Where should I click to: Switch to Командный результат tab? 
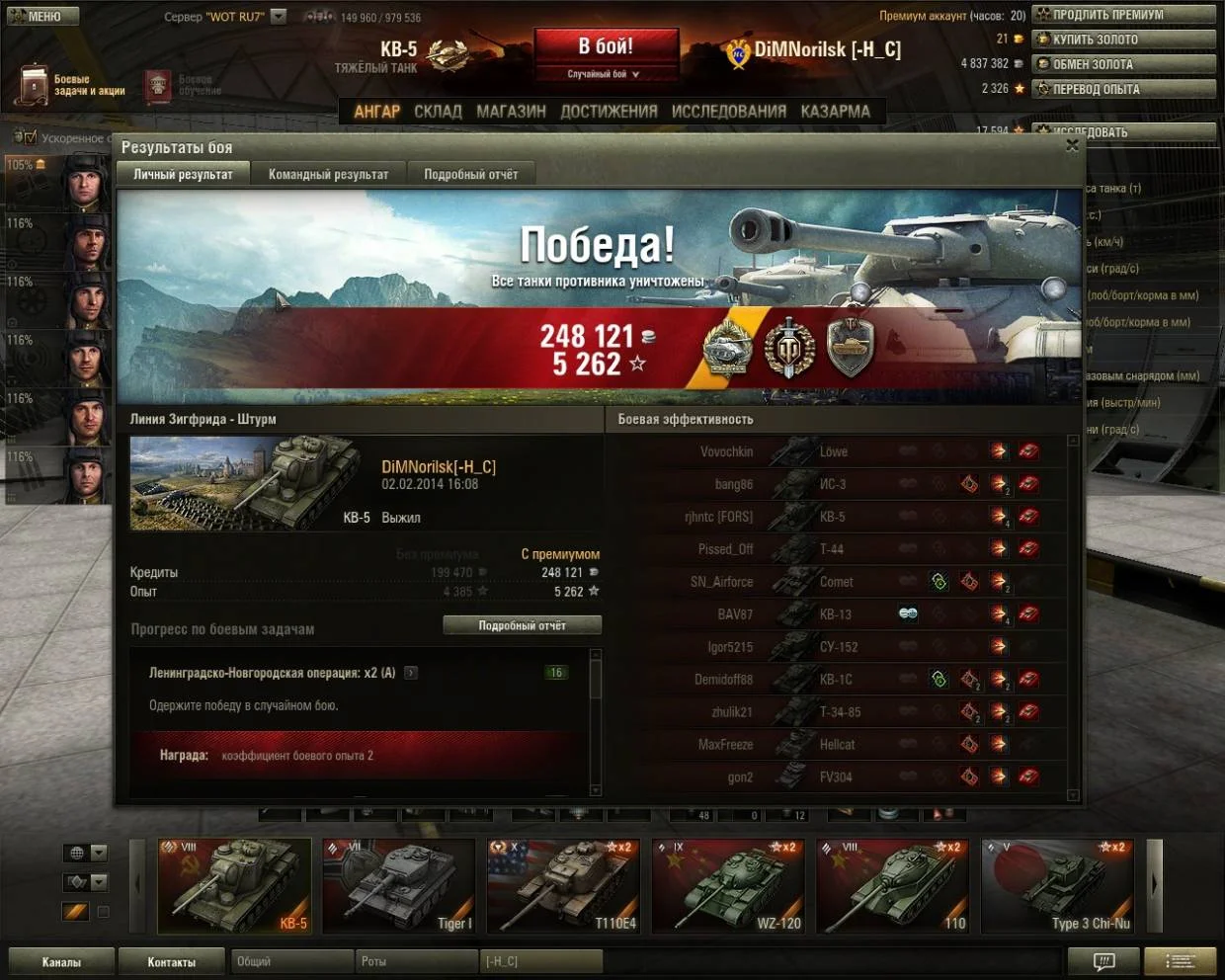[328, 174]
